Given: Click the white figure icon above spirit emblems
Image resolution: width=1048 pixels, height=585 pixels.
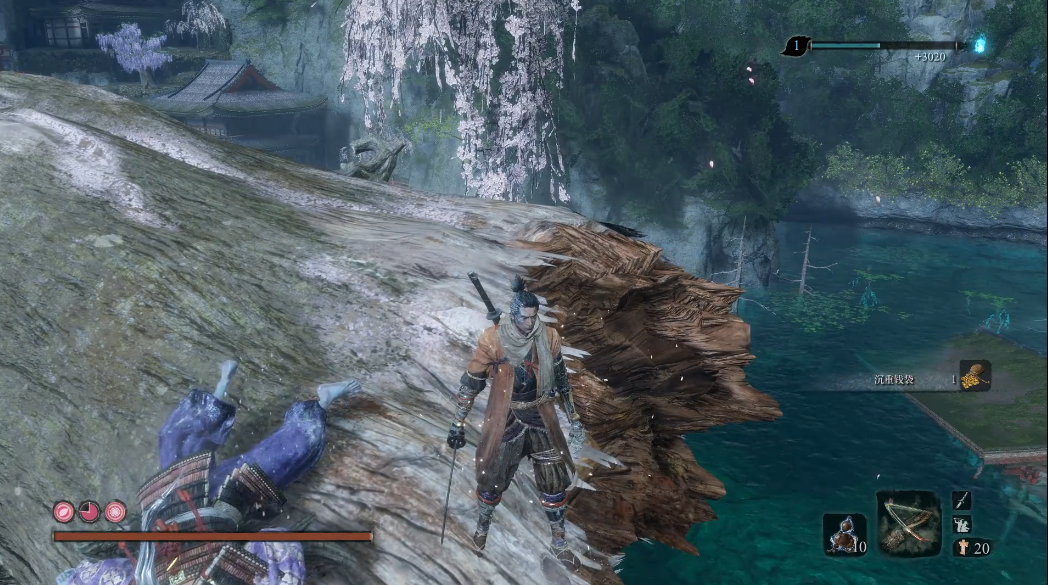Looking at the screenshot, I should coord(962,524).
